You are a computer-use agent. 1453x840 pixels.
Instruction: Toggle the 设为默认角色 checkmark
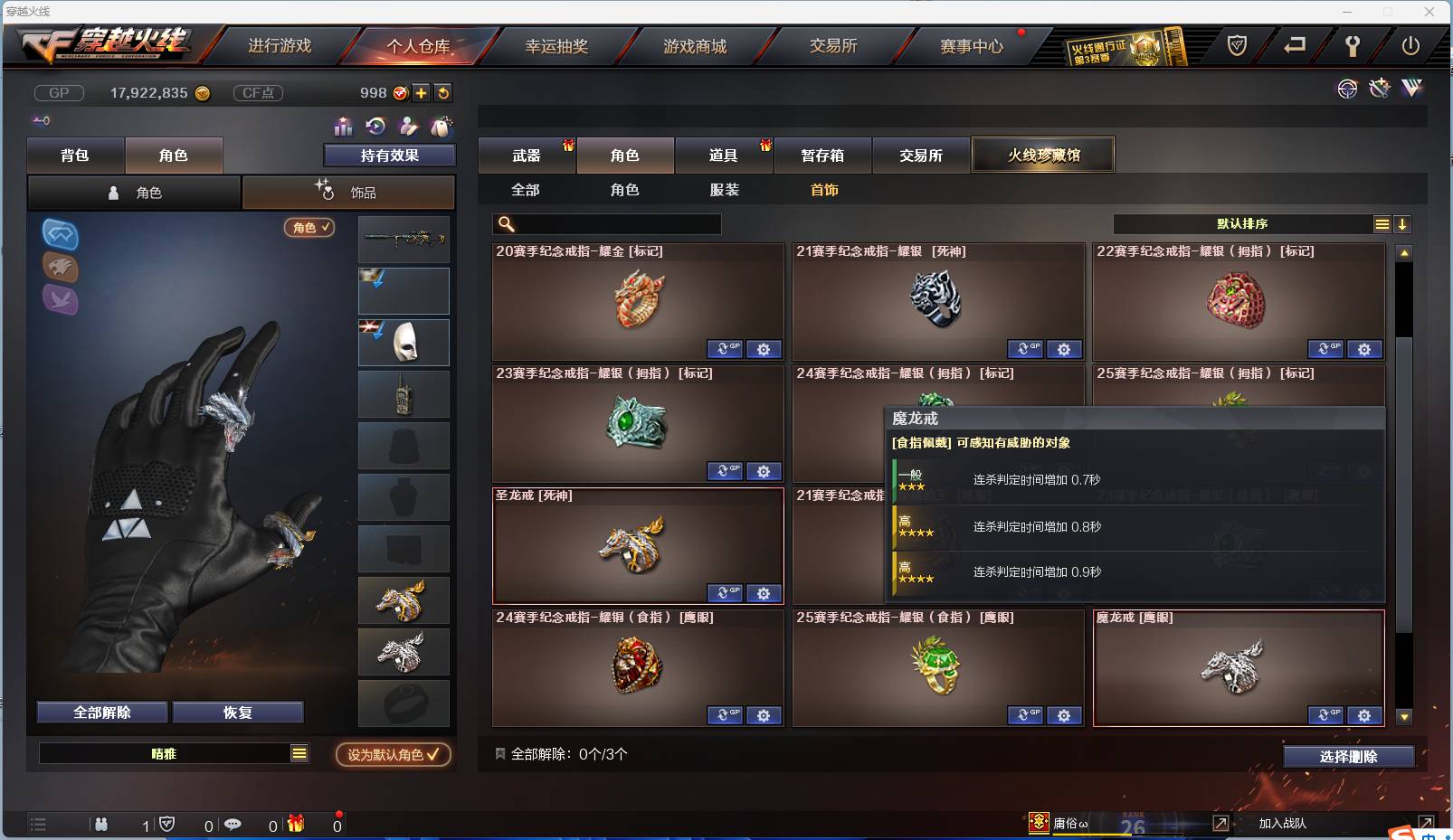(393, 755)
